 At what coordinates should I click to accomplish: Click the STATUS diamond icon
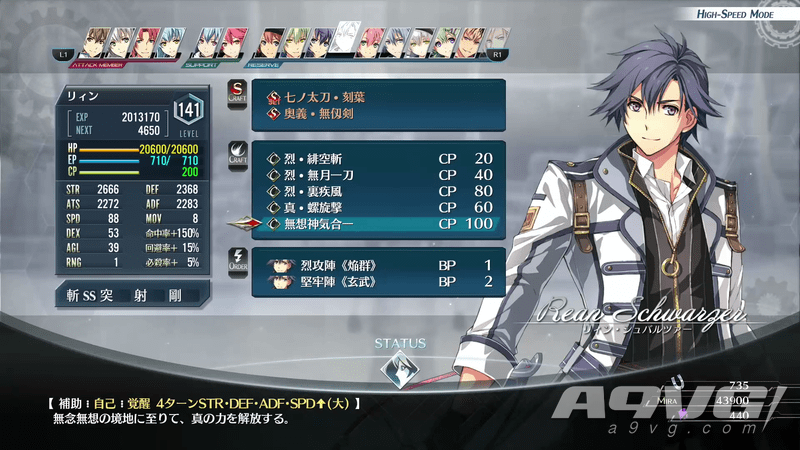point(400,374)
